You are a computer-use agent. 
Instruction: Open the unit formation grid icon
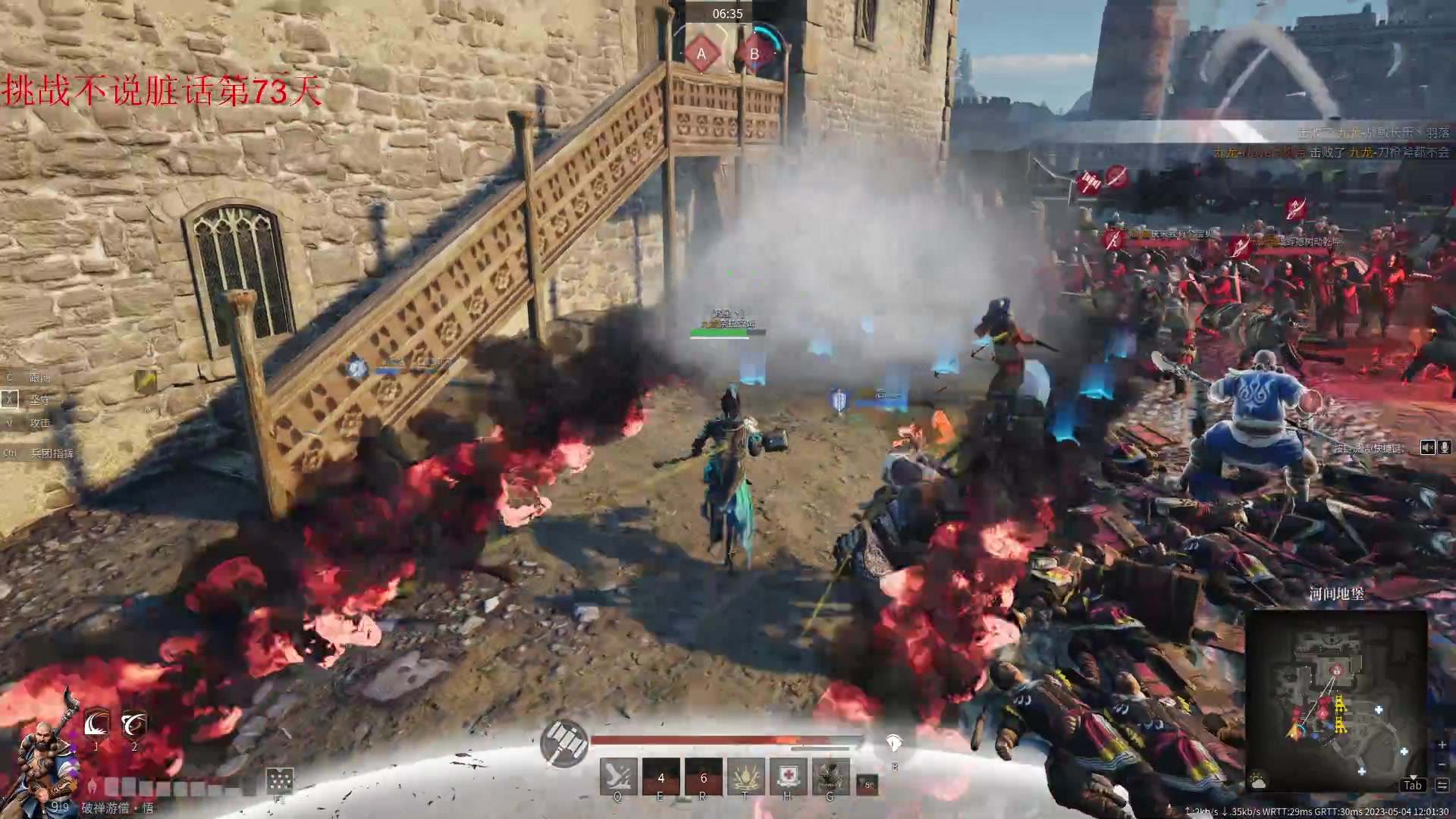(280, 780)
